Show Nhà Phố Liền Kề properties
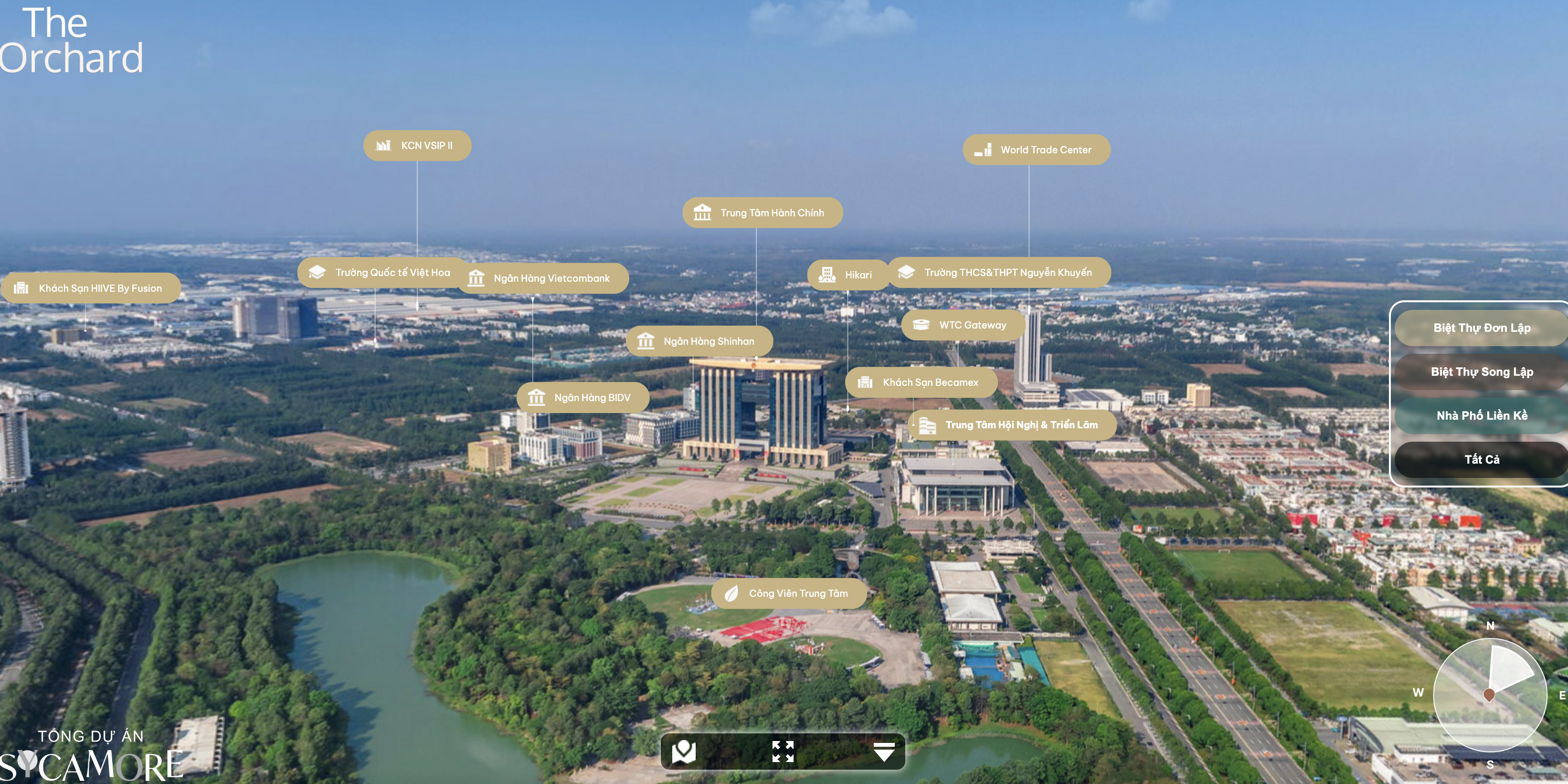Screen dimensions: 1568x784 [x=1481, y=416]
